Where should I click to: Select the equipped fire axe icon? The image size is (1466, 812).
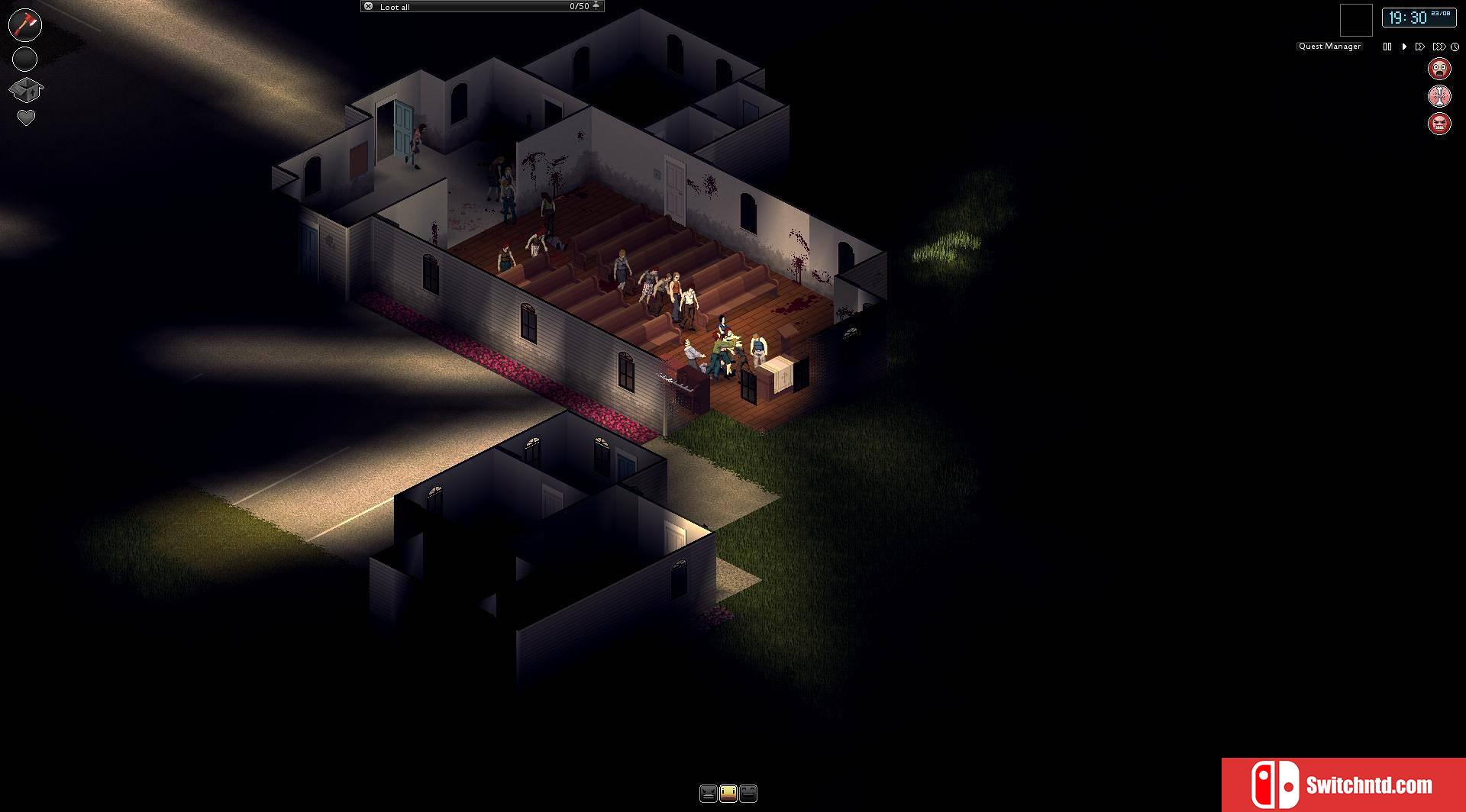coord(25,25)
